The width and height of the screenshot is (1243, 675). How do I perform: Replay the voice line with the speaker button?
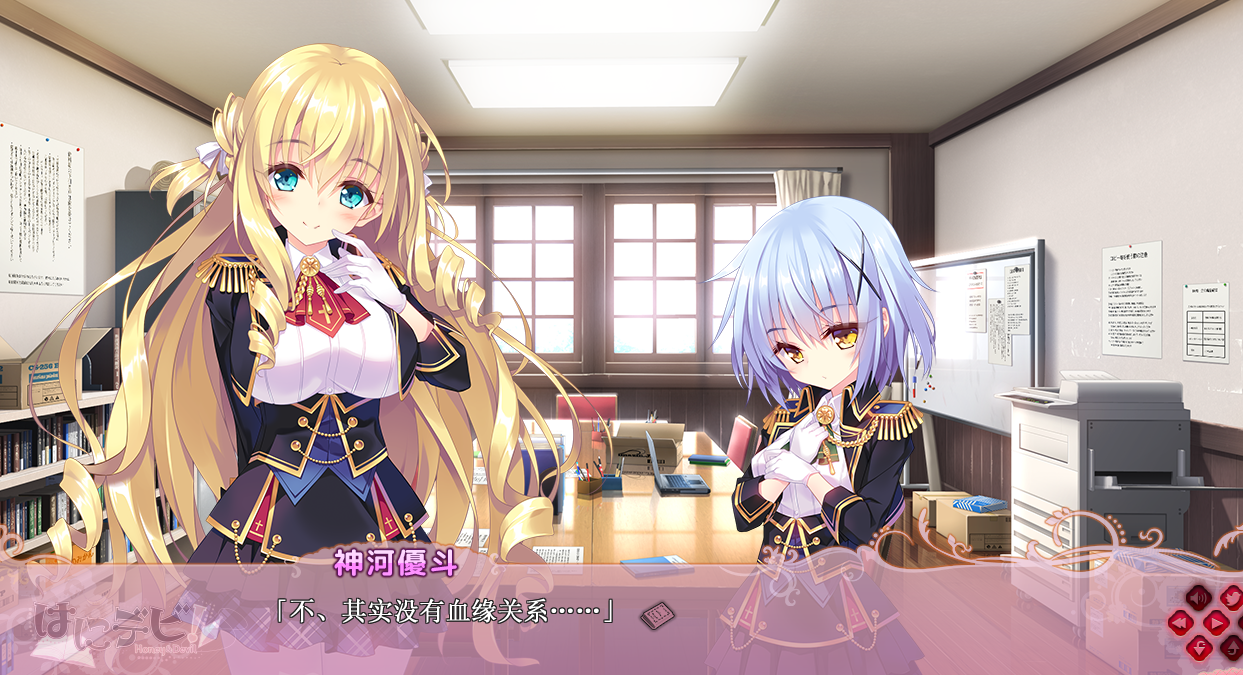[1198, 597]
